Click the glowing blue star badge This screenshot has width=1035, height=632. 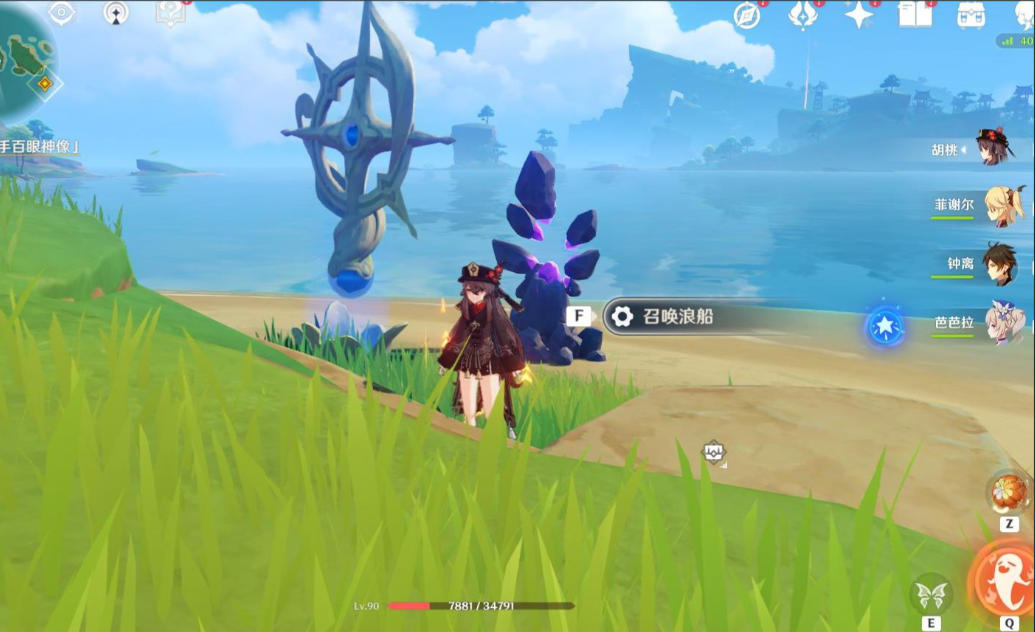886,326
